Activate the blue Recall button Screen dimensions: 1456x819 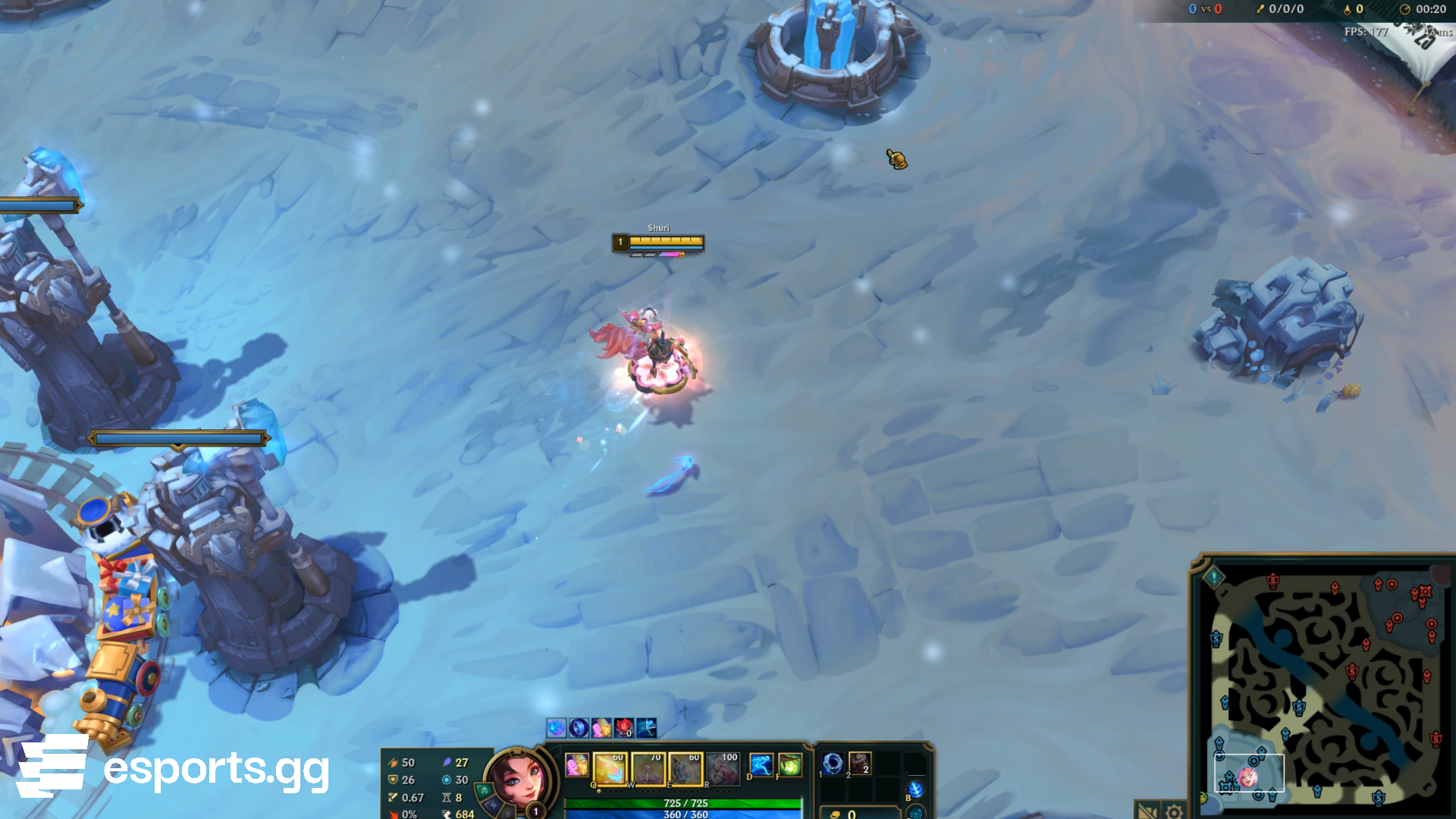pyautogui.click(x=915, y=789)
